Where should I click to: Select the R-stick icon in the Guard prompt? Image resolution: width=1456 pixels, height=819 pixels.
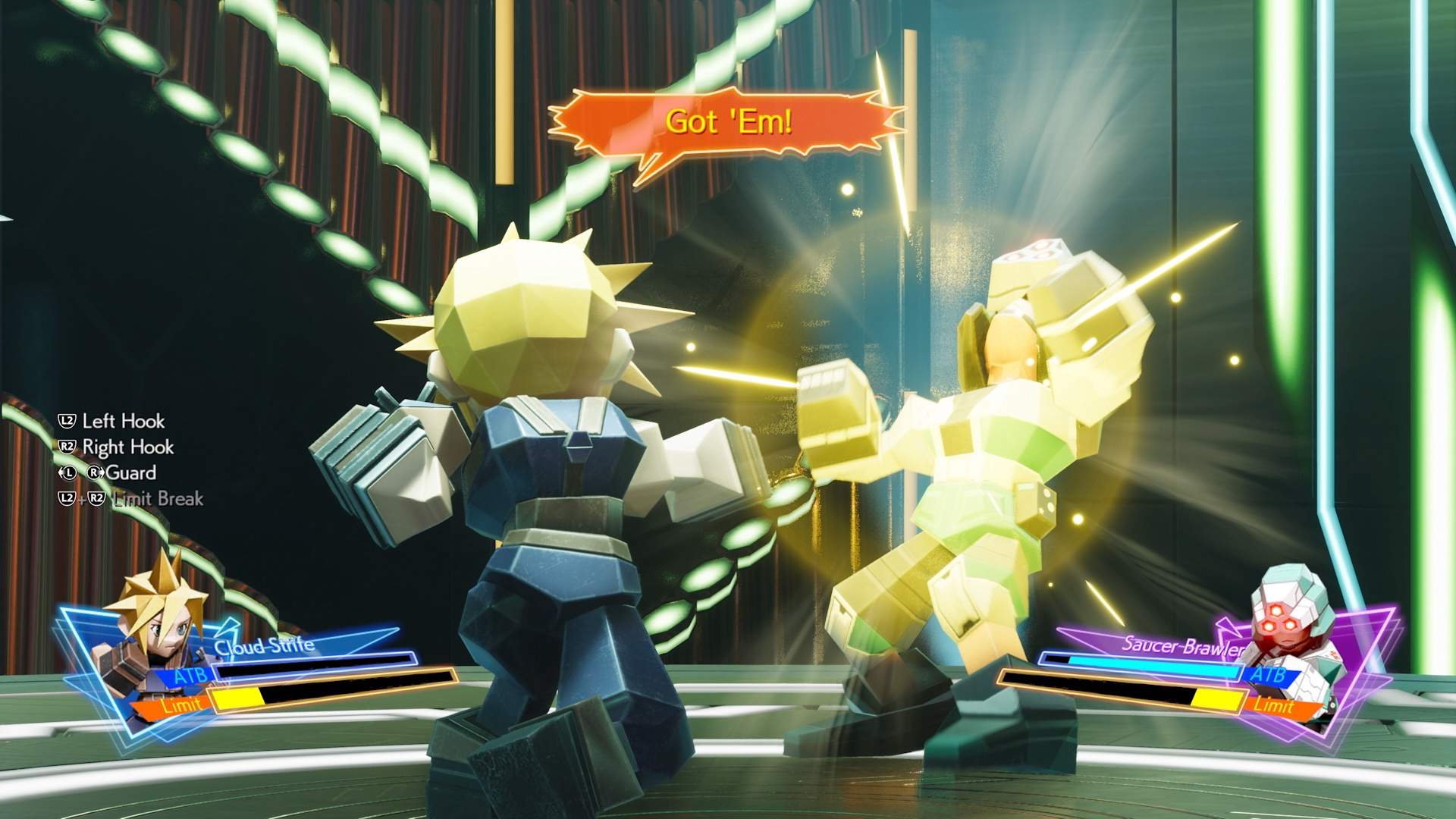(x=94, y=472)
